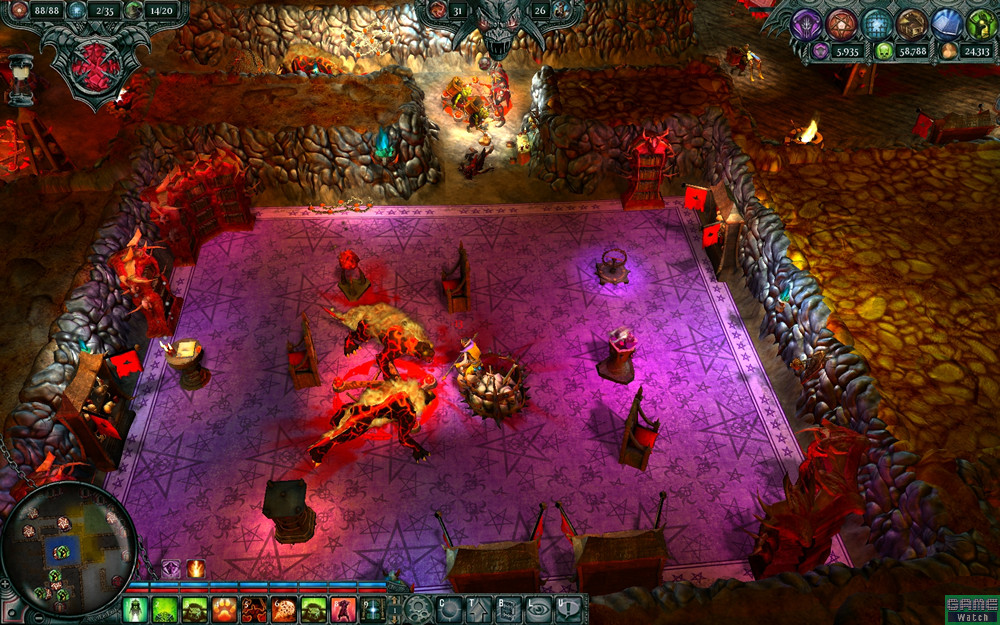Viewport: 1000px width, 625px height.
Task: Toggle the eye button labeled L
Action: pos(539,609)
